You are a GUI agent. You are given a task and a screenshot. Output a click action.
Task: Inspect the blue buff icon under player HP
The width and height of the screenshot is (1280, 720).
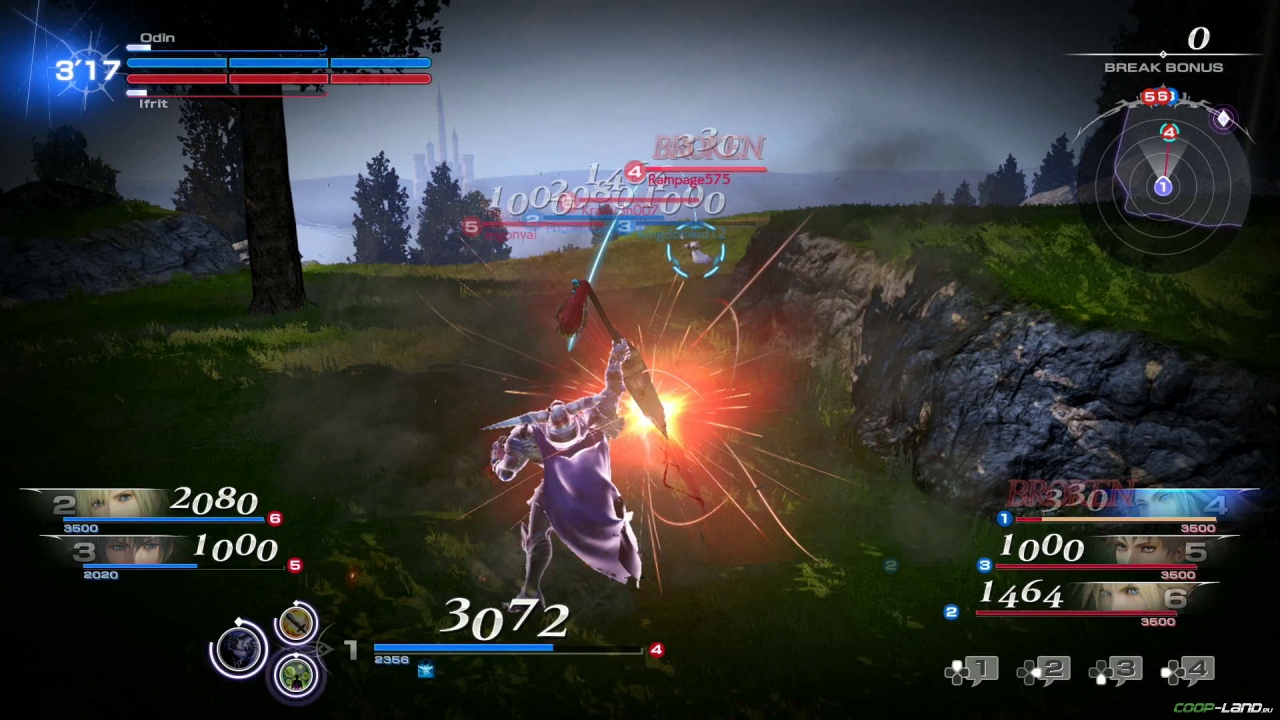pyautogui.click(x=426, y=670)
